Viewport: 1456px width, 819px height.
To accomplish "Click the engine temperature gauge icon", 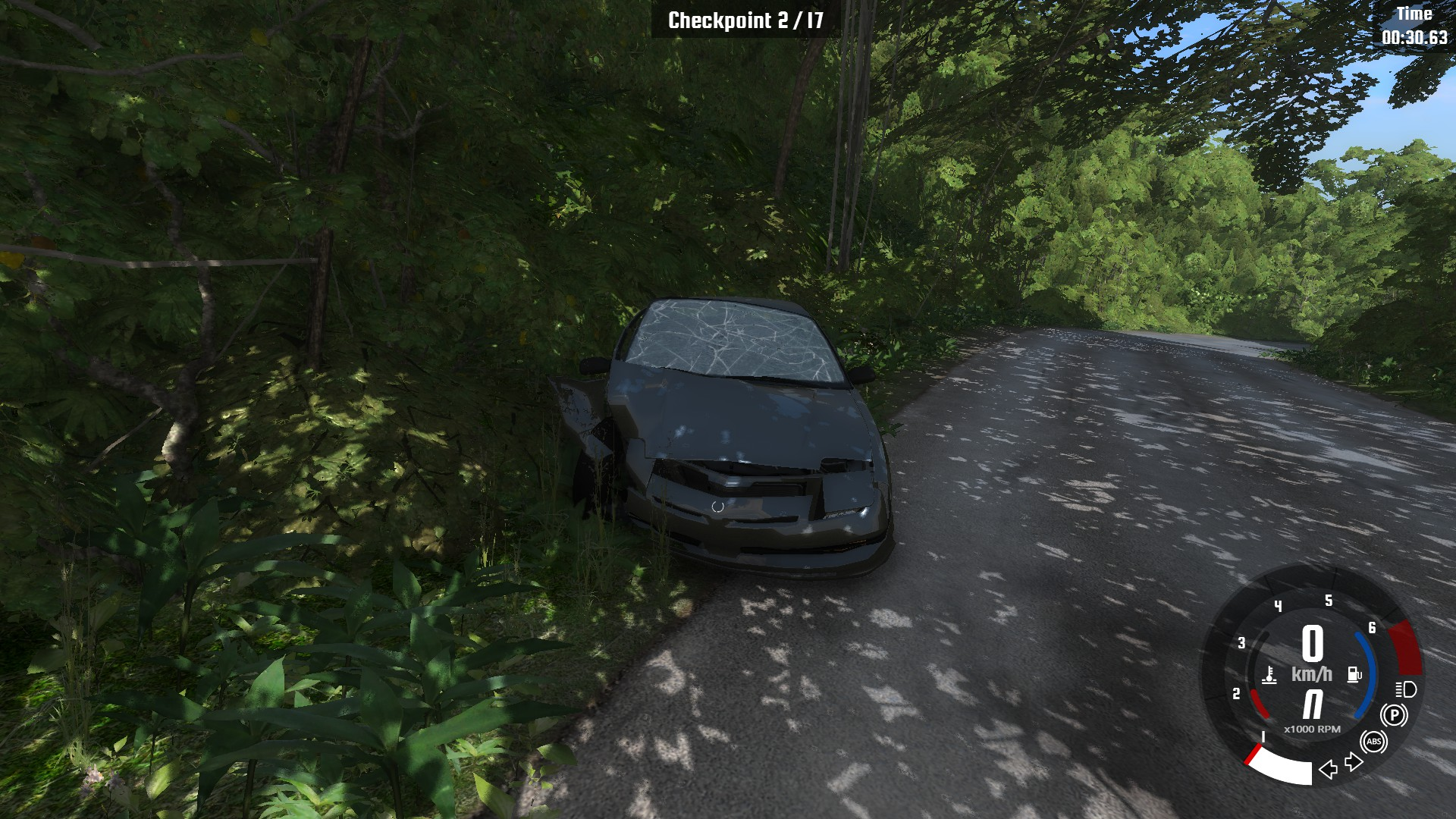I will click(1269, 675).
